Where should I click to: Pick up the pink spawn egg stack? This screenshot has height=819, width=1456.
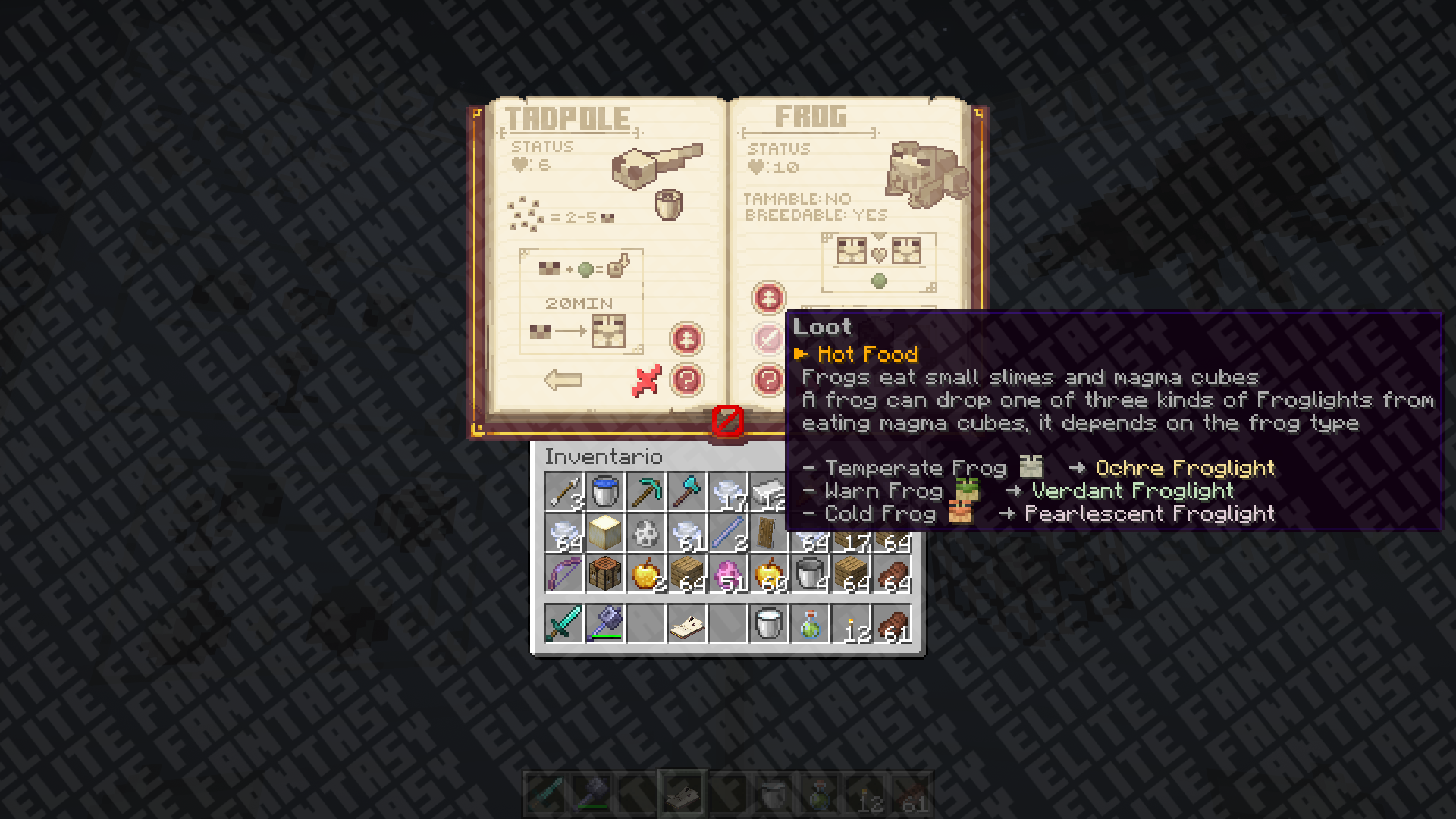[728, 574]
